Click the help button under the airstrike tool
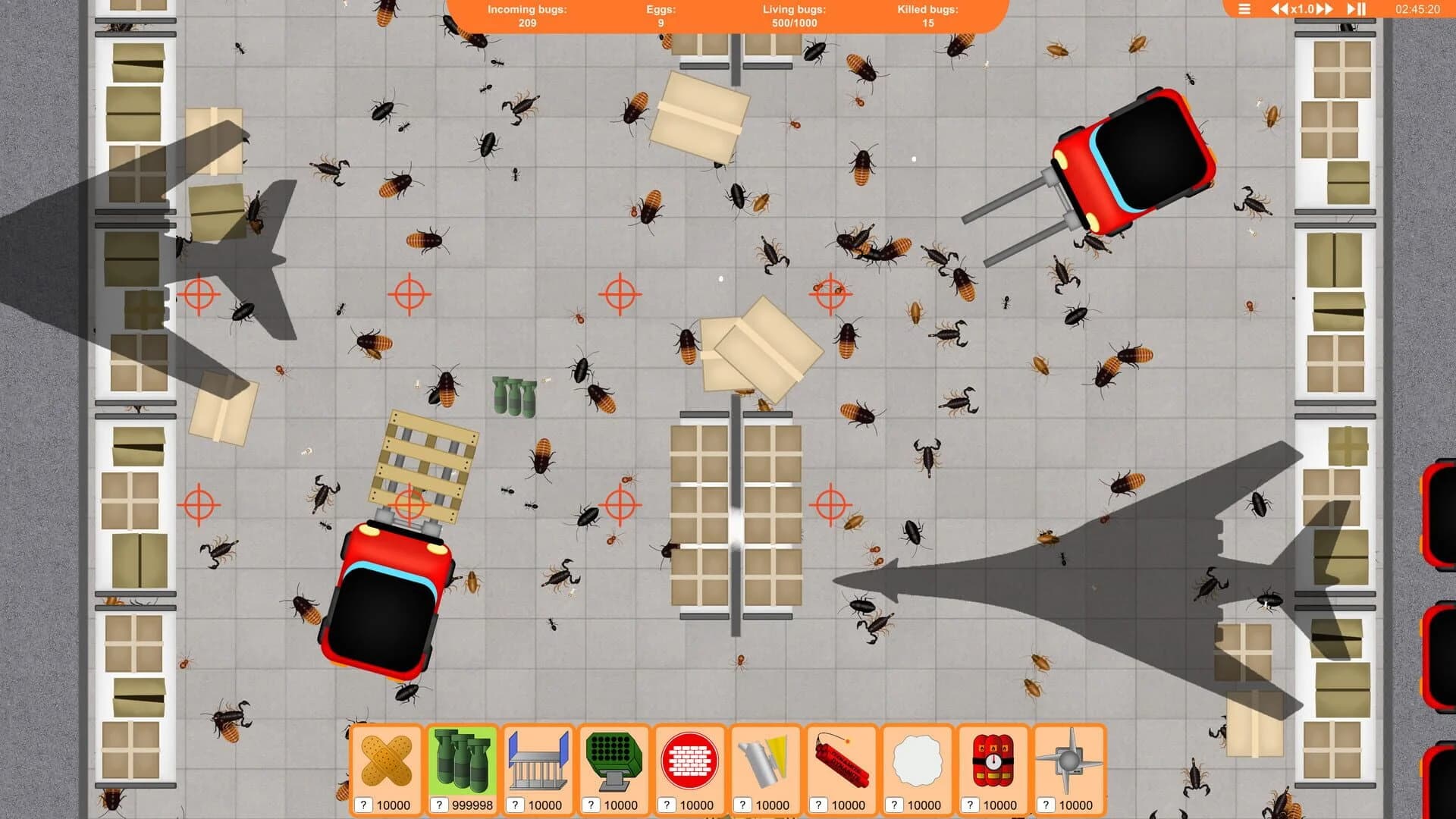 tap(1047, 805)
